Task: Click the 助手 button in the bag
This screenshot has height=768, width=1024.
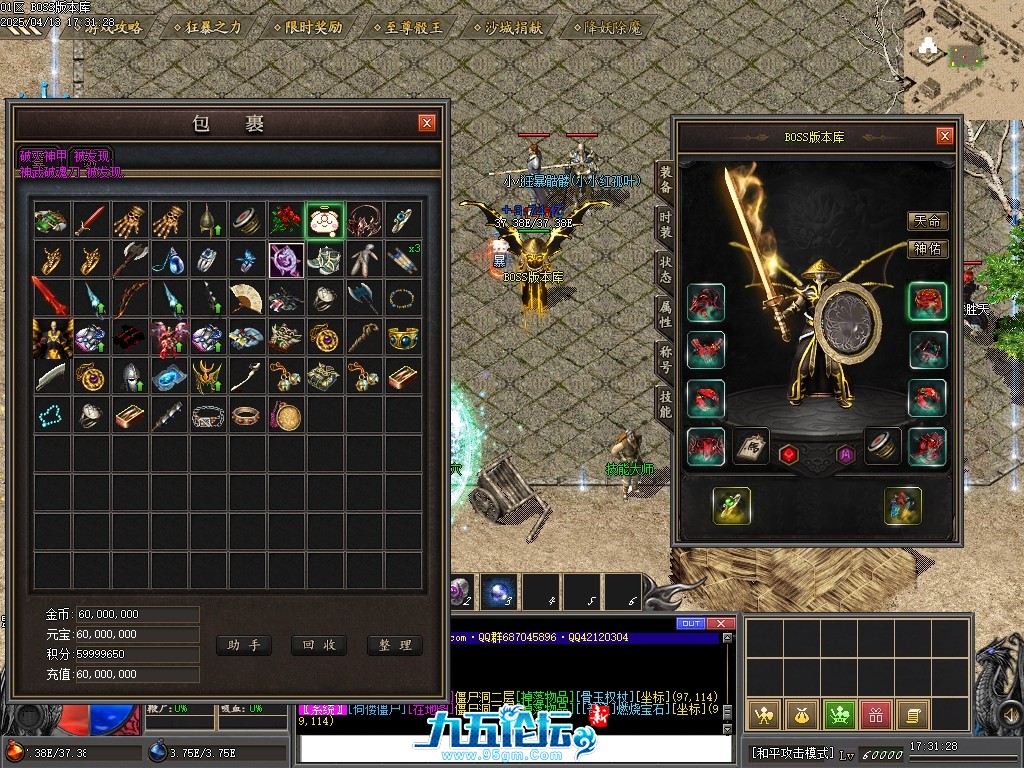Action: pyautogui.click(x=244, y=645)
